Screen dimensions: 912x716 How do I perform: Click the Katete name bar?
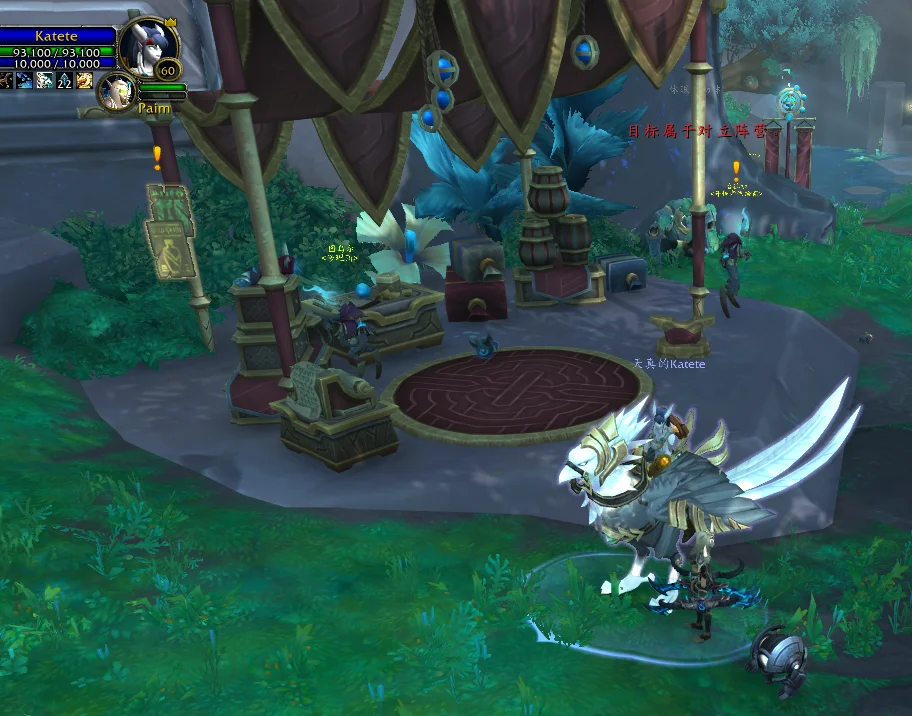(56, 36)
